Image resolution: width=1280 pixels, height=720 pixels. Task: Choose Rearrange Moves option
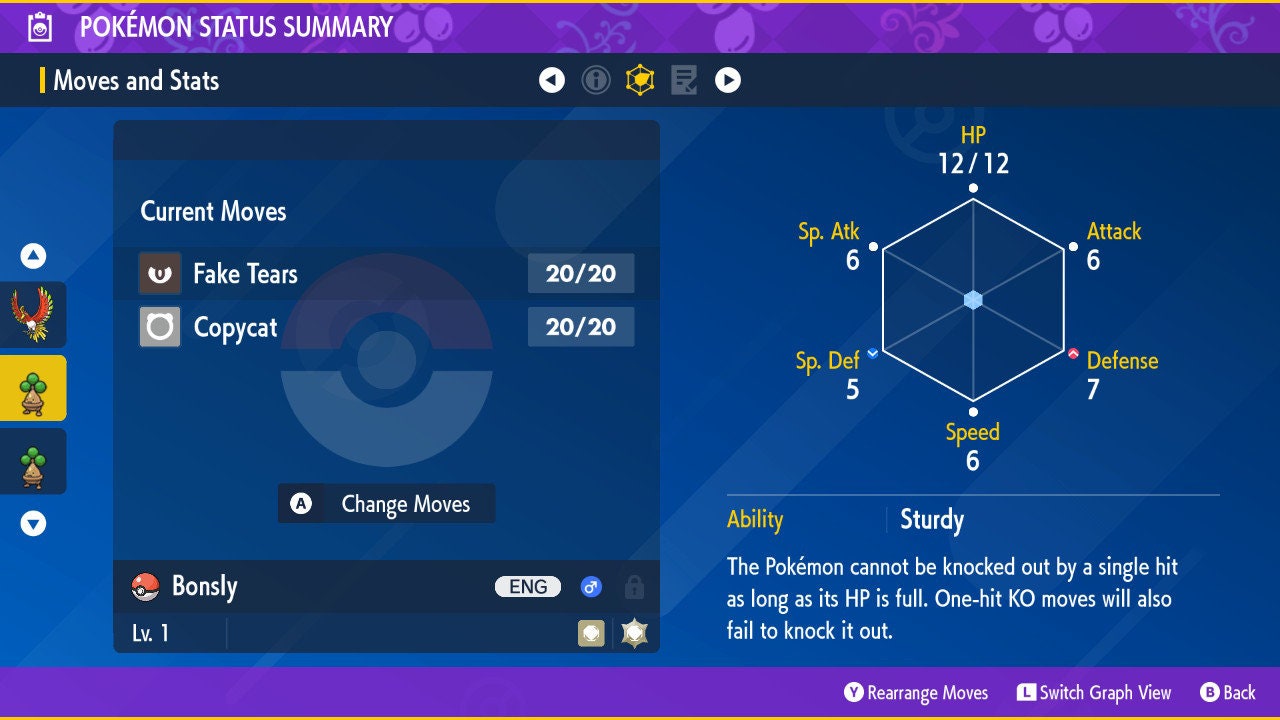point(916,692)
